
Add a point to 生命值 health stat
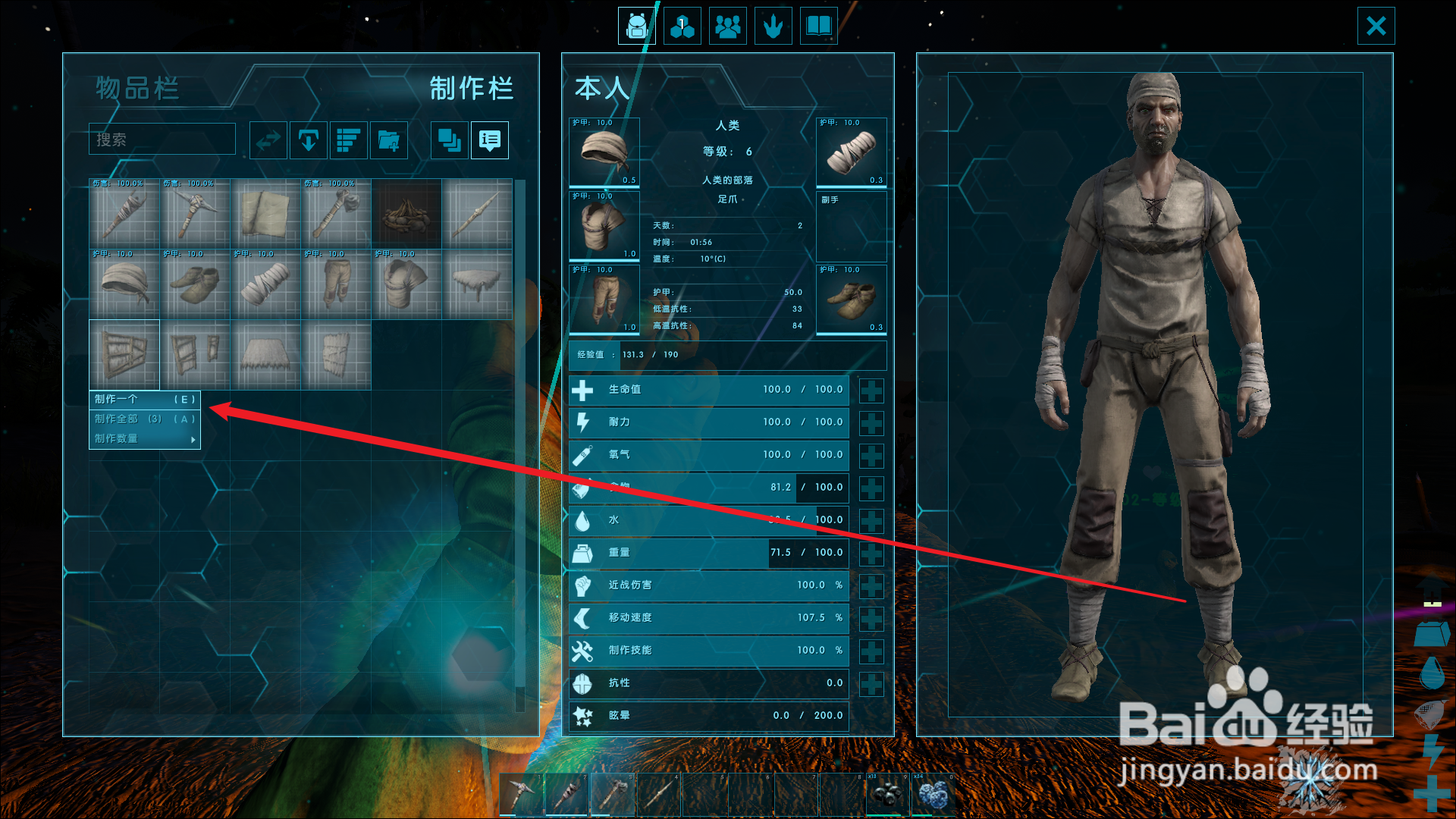coord(871,391)
